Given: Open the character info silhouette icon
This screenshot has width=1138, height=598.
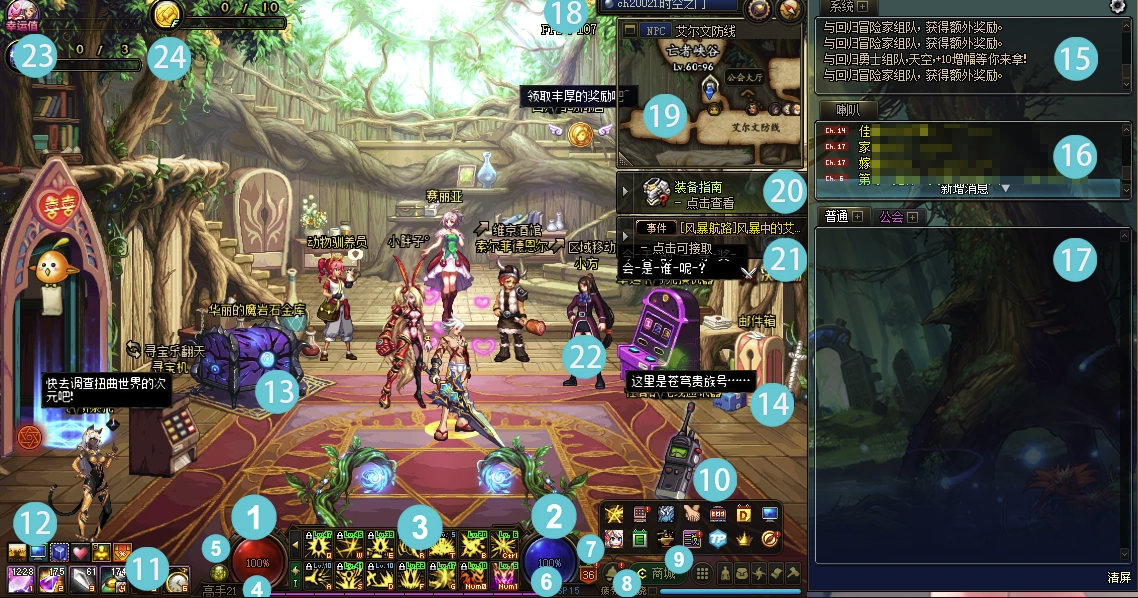Looking at the screenshot, I should click(724, 574).
